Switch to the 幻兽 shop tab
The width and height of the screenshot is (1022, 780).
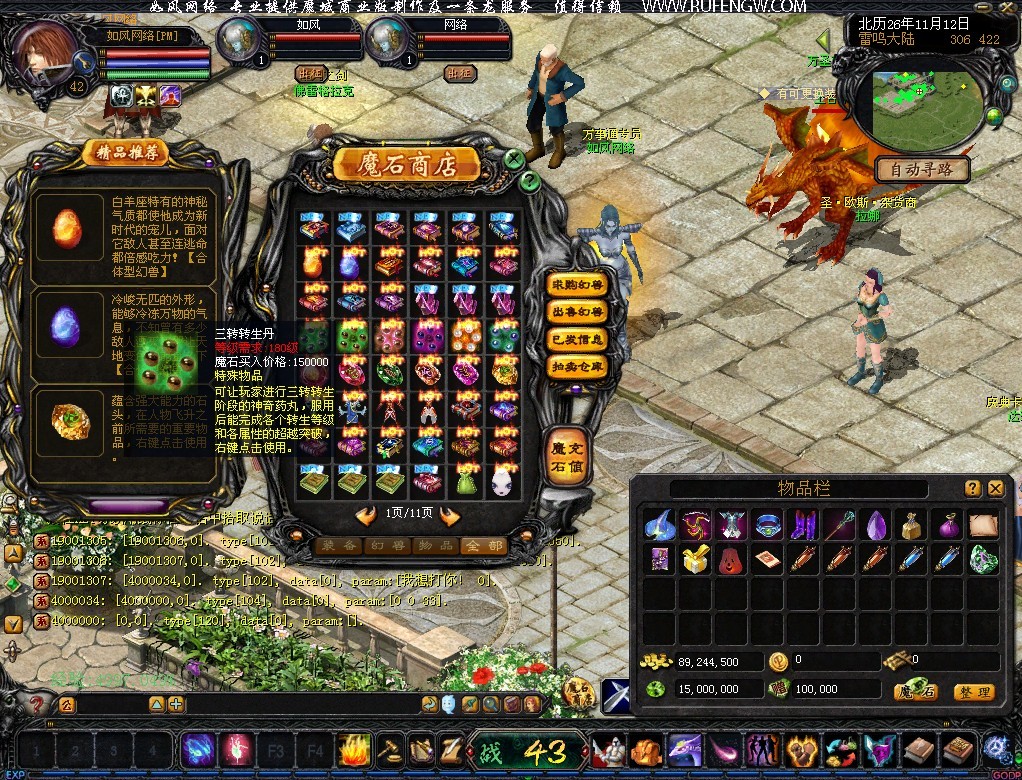tap(387, 546)
